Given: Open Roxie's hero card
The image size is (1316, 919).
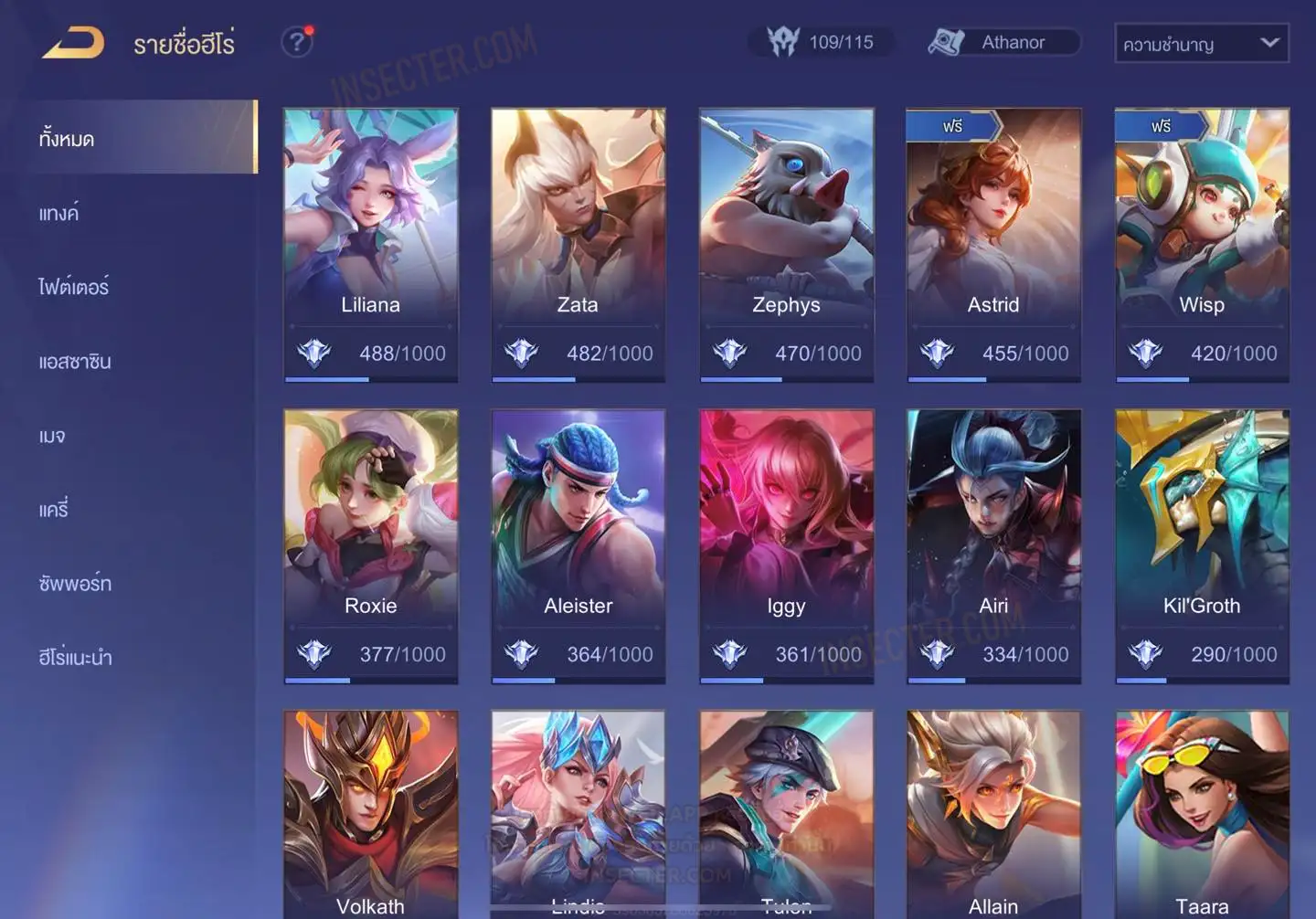Looking at the screenshot, I should [x=370, y=545].
